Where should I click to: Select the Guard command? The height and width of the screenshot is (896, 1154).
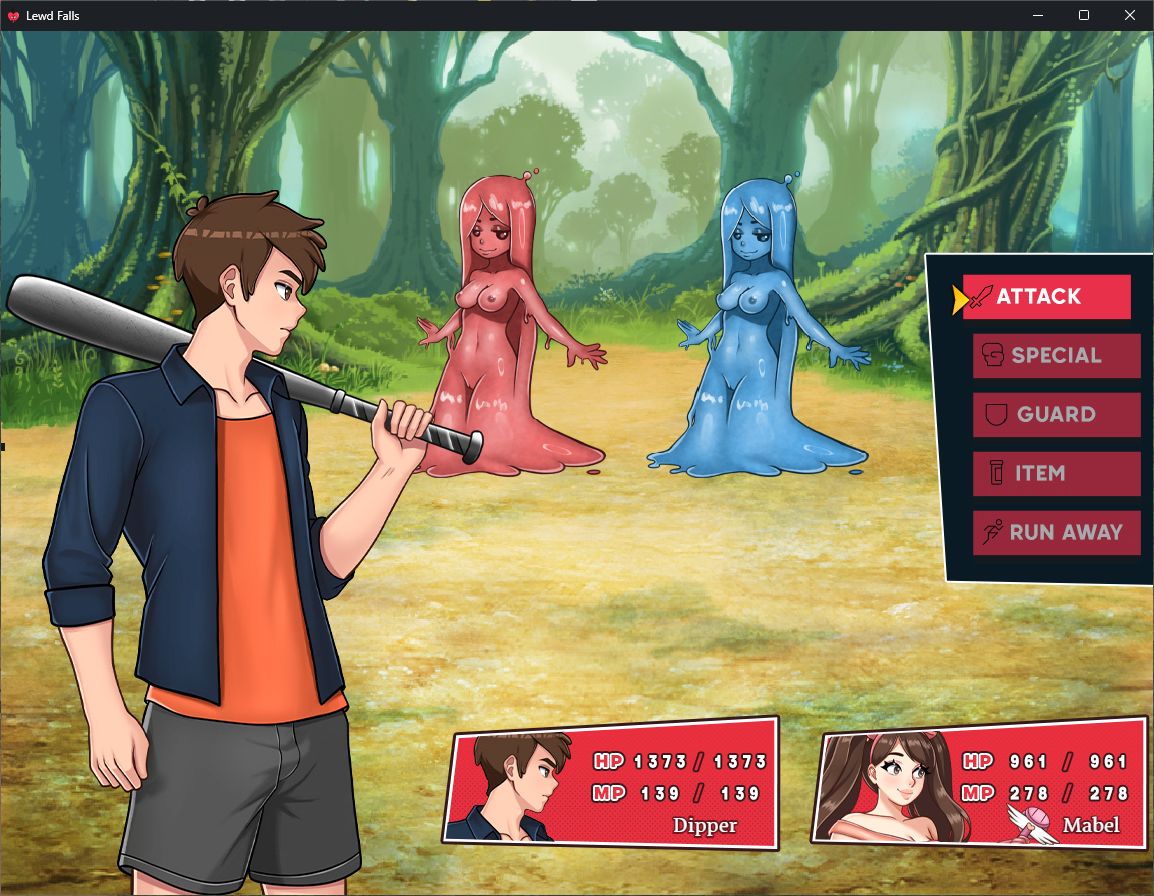1056,415
